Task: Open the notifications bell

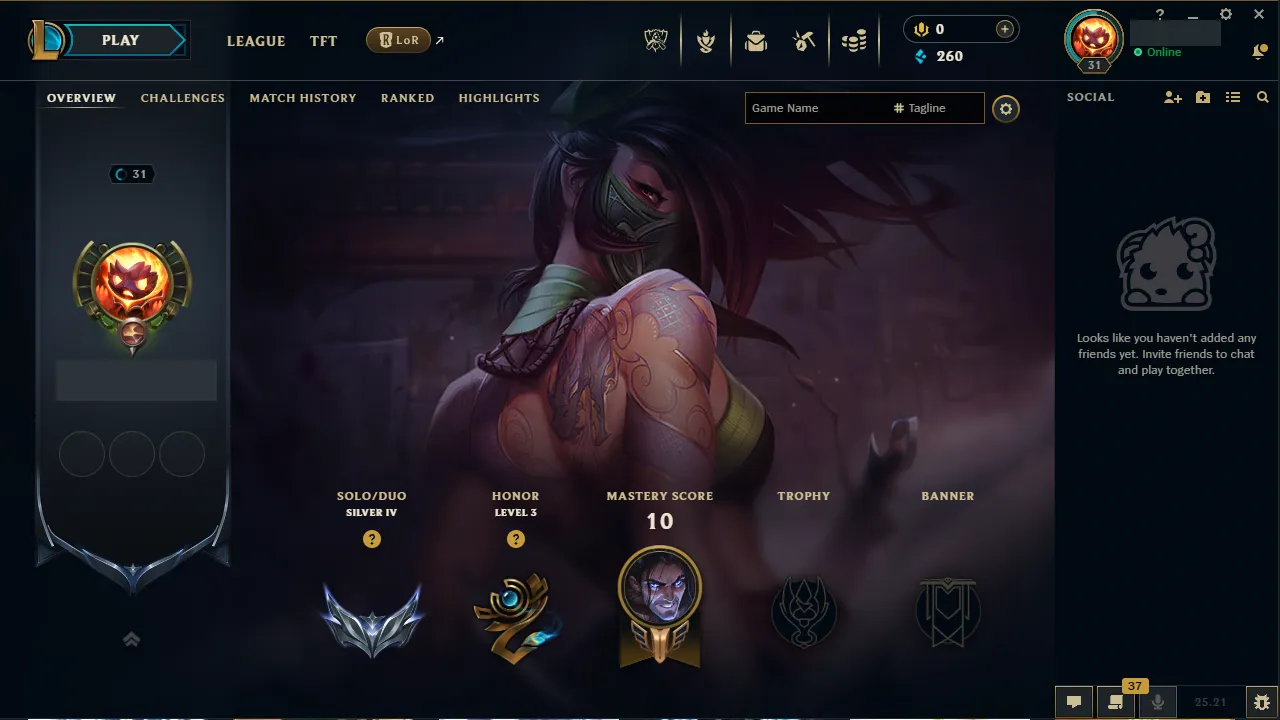Action: click(1259, 51)
